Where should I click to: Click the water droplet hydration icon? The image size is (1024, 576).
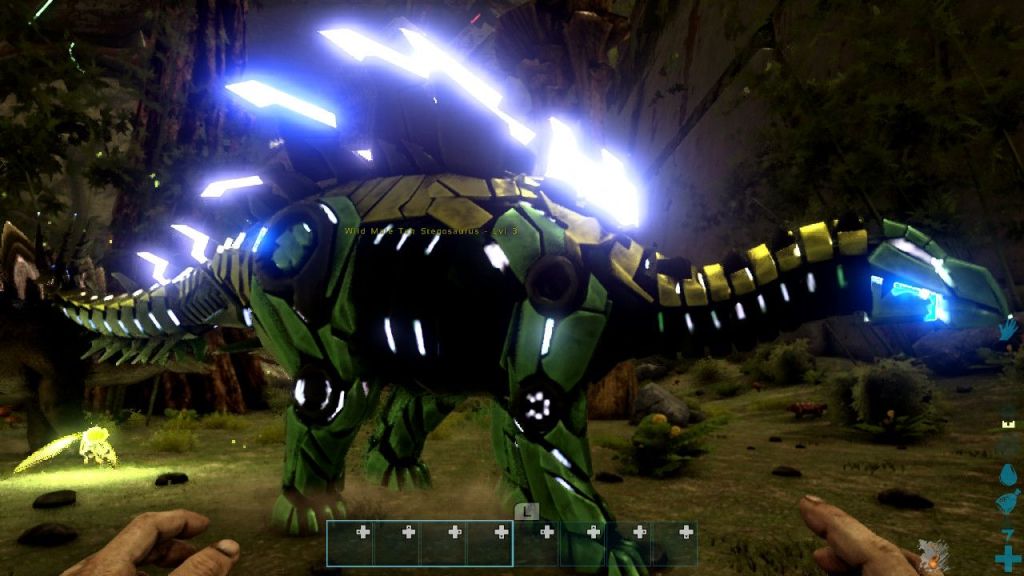1007,475
